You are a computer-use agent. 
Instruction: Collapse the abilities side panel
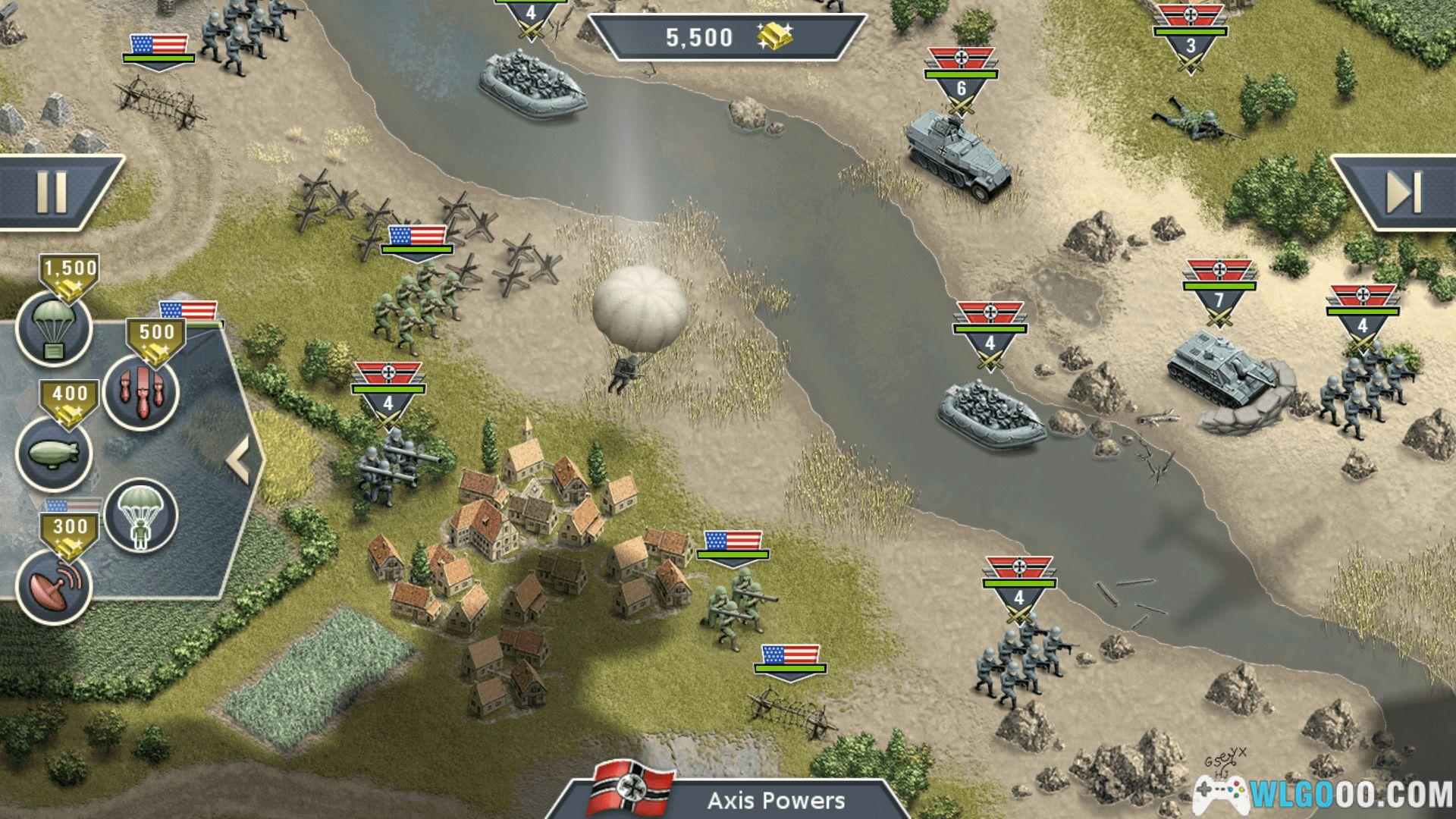(x=238, y=460)
